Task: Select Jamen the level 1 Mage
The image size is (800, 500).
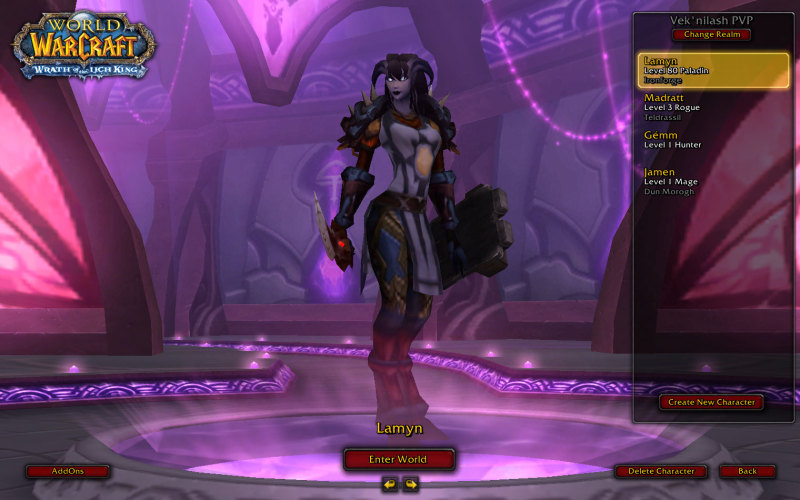Action: coord(713,178)
